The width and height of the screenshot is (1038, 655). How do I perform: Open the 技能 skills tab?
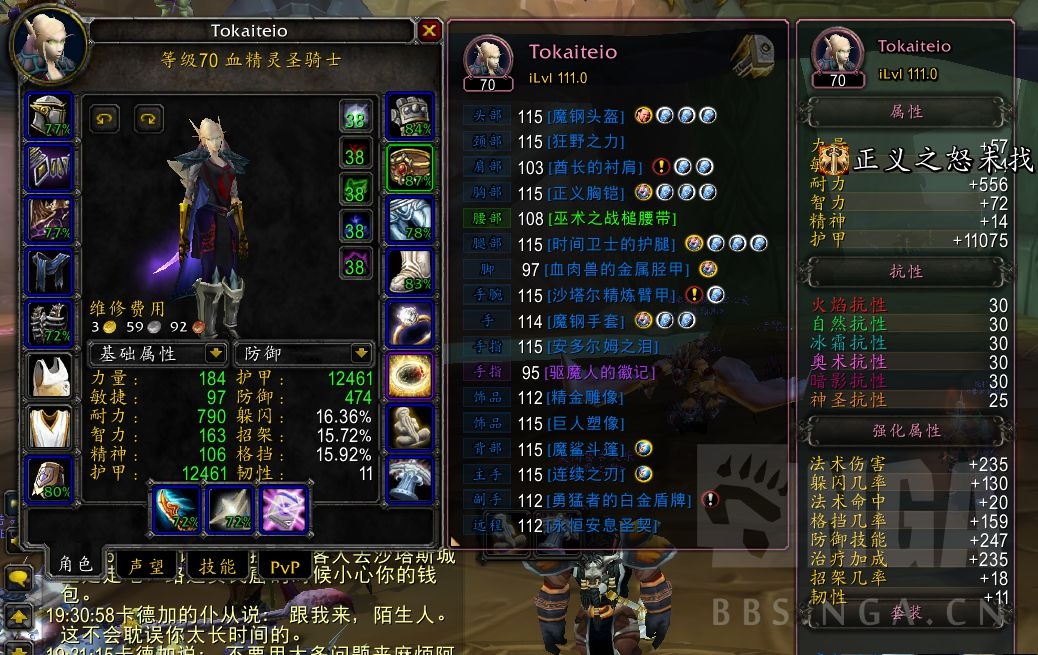(217, 566)
